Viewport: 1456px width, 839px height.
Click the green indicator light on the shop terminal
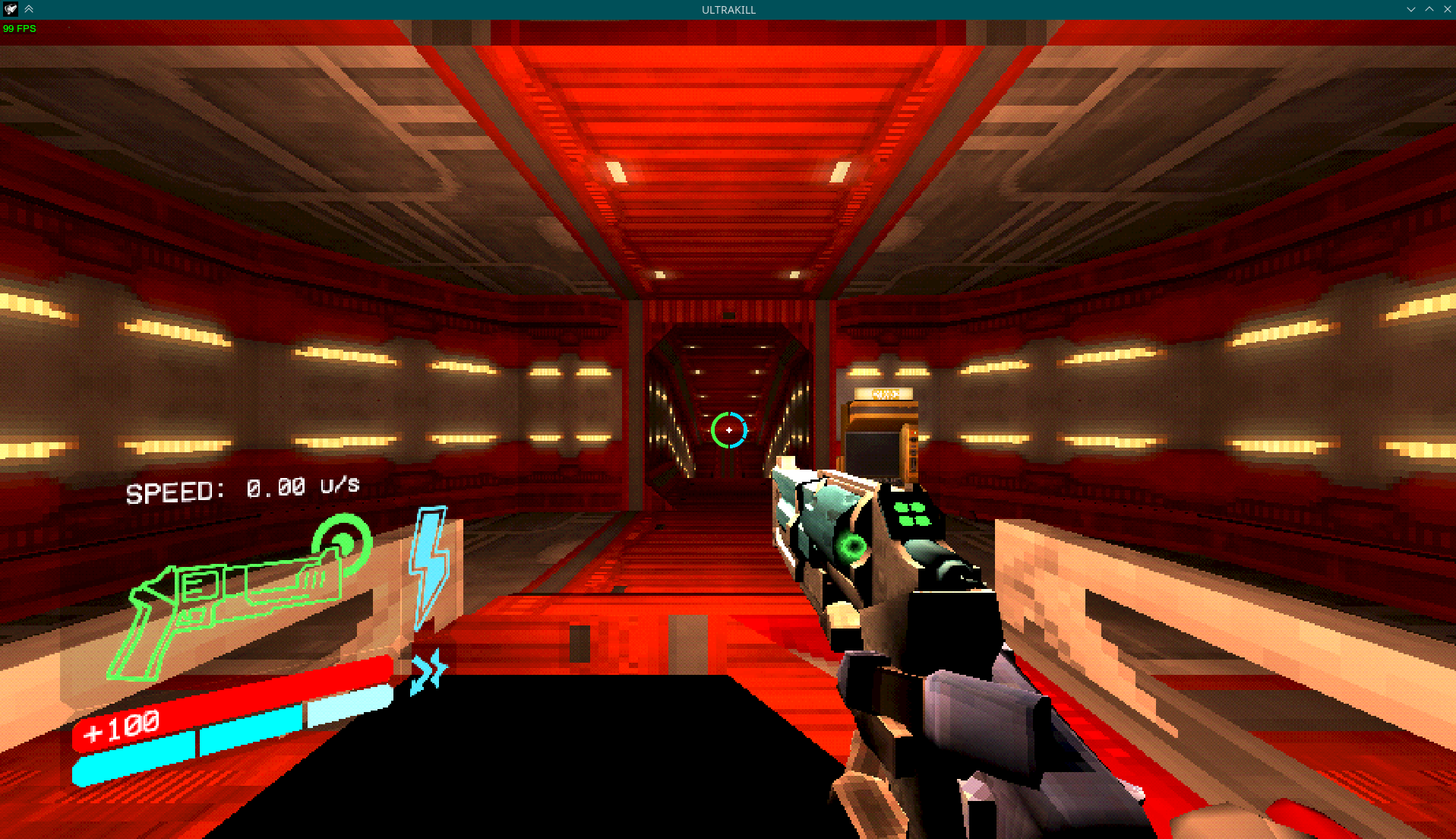pyautogui.click(x=915, y=432)
